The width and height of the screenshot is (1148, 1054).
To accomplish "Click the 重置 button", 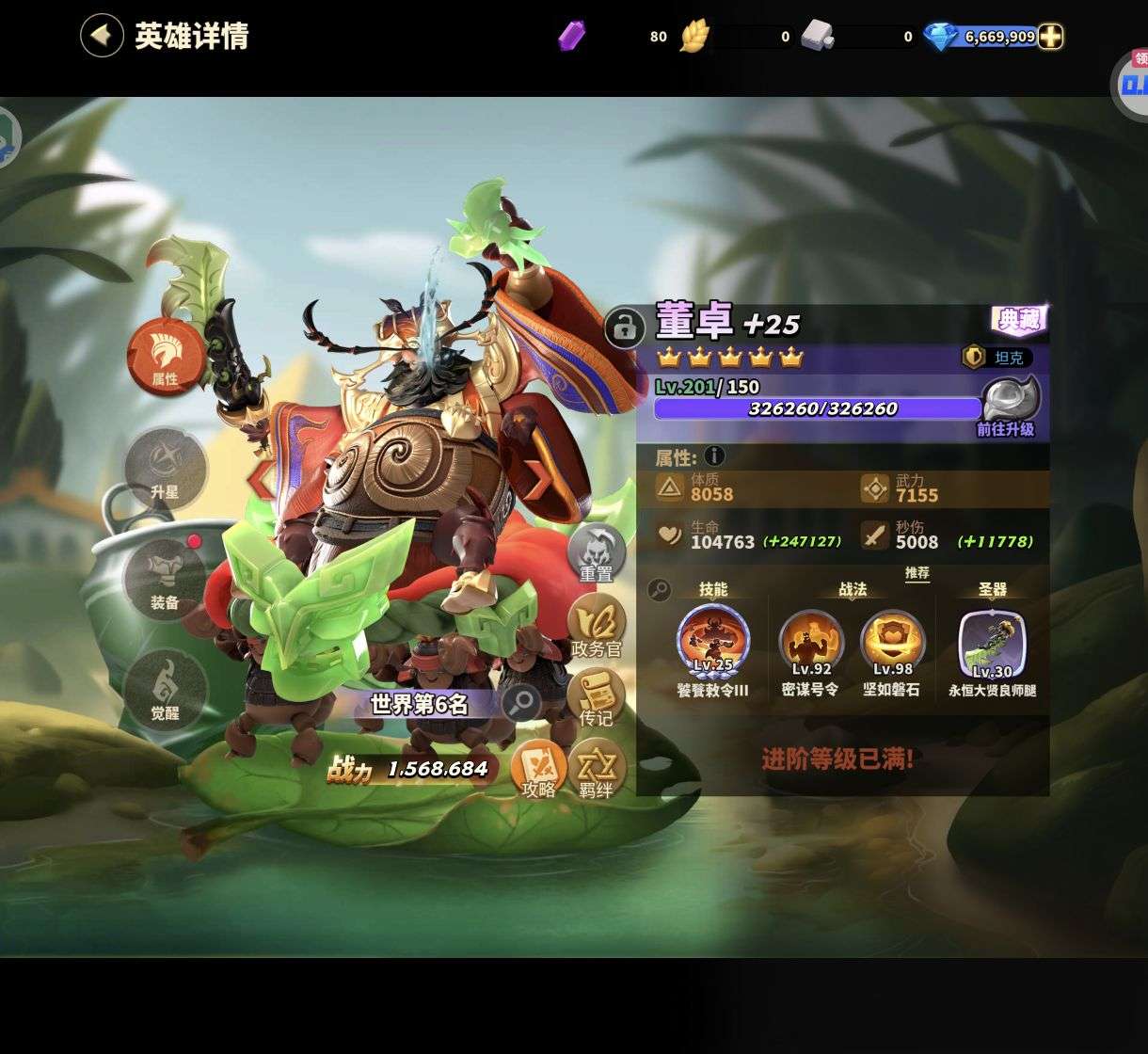I will (596, 553).
